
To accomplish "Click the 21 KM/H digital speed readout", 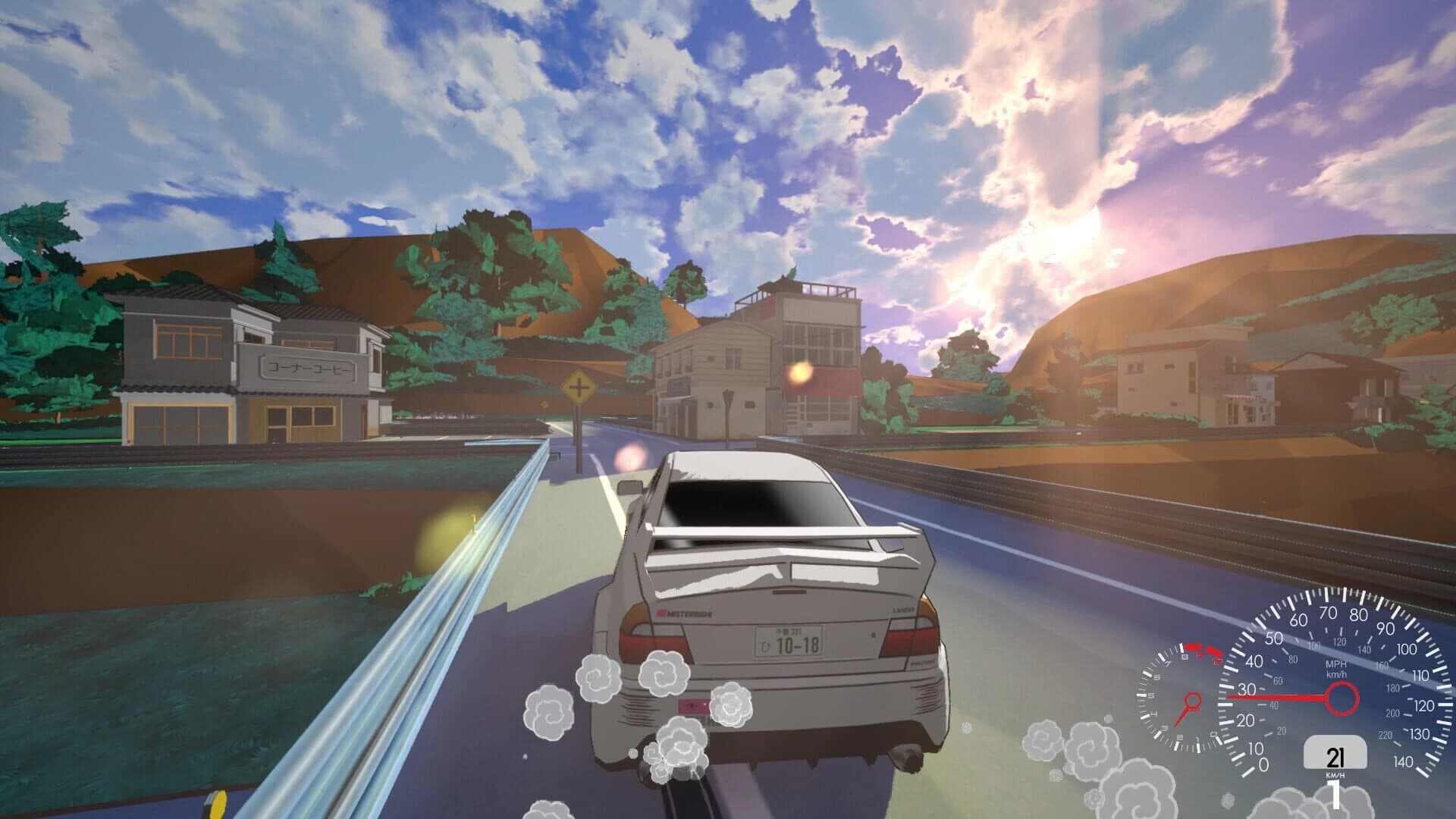I will coord(1335,757).
